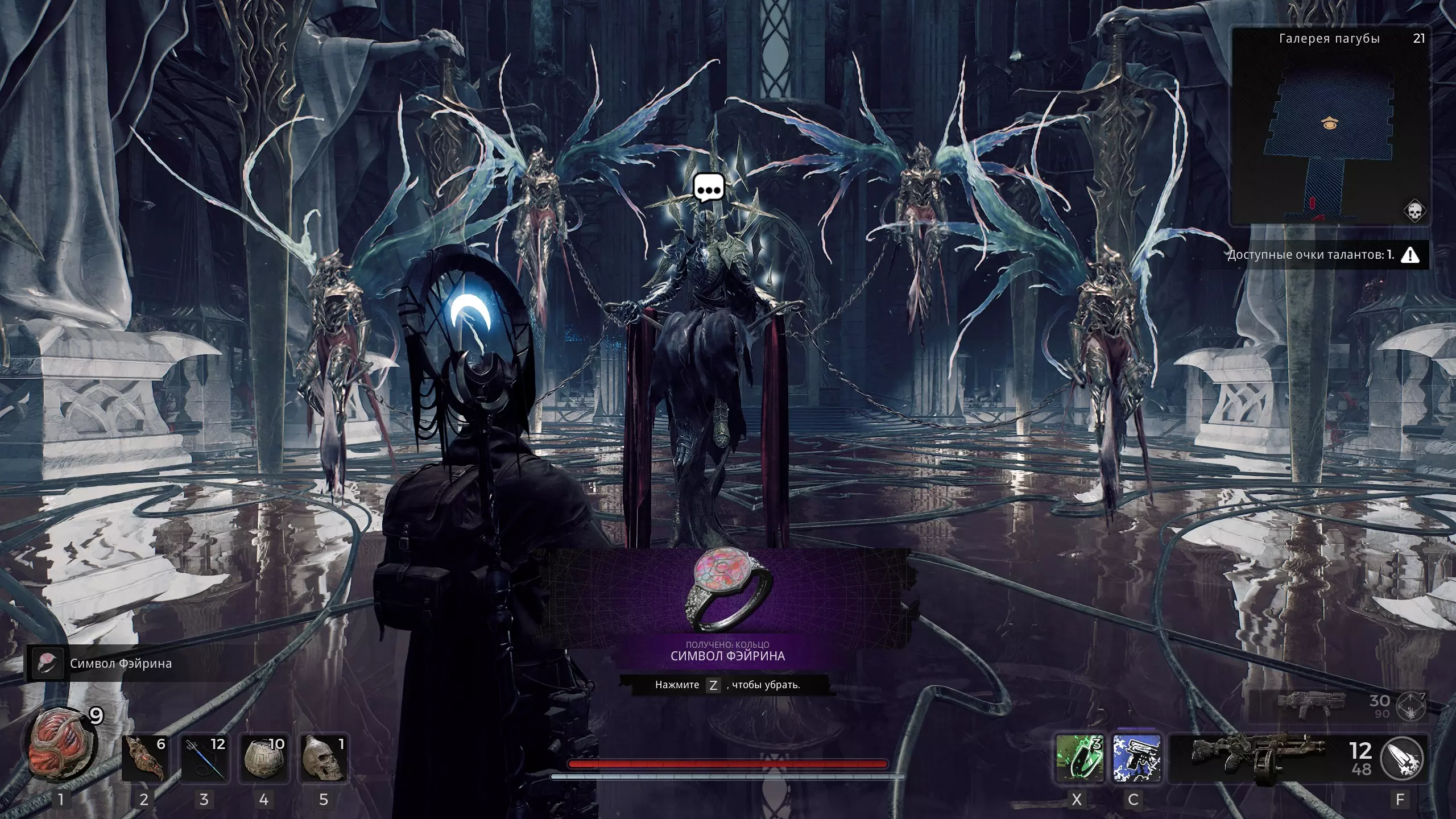
Task: Click the Символ Фэйрина pickup log entry
Action: (x=121, y=664)
